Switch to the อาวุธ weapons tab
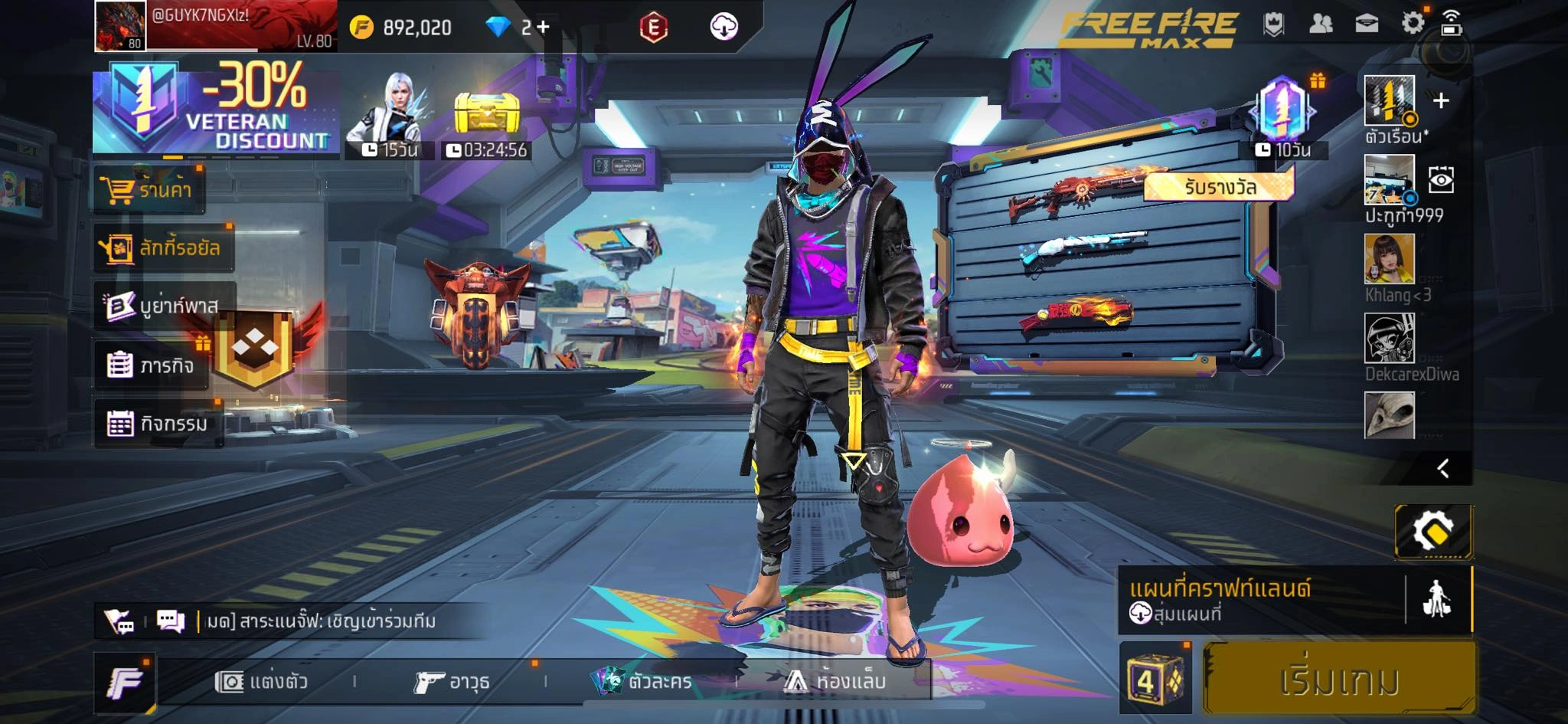This screenshot has width=1568, height=724. point(452,681)
